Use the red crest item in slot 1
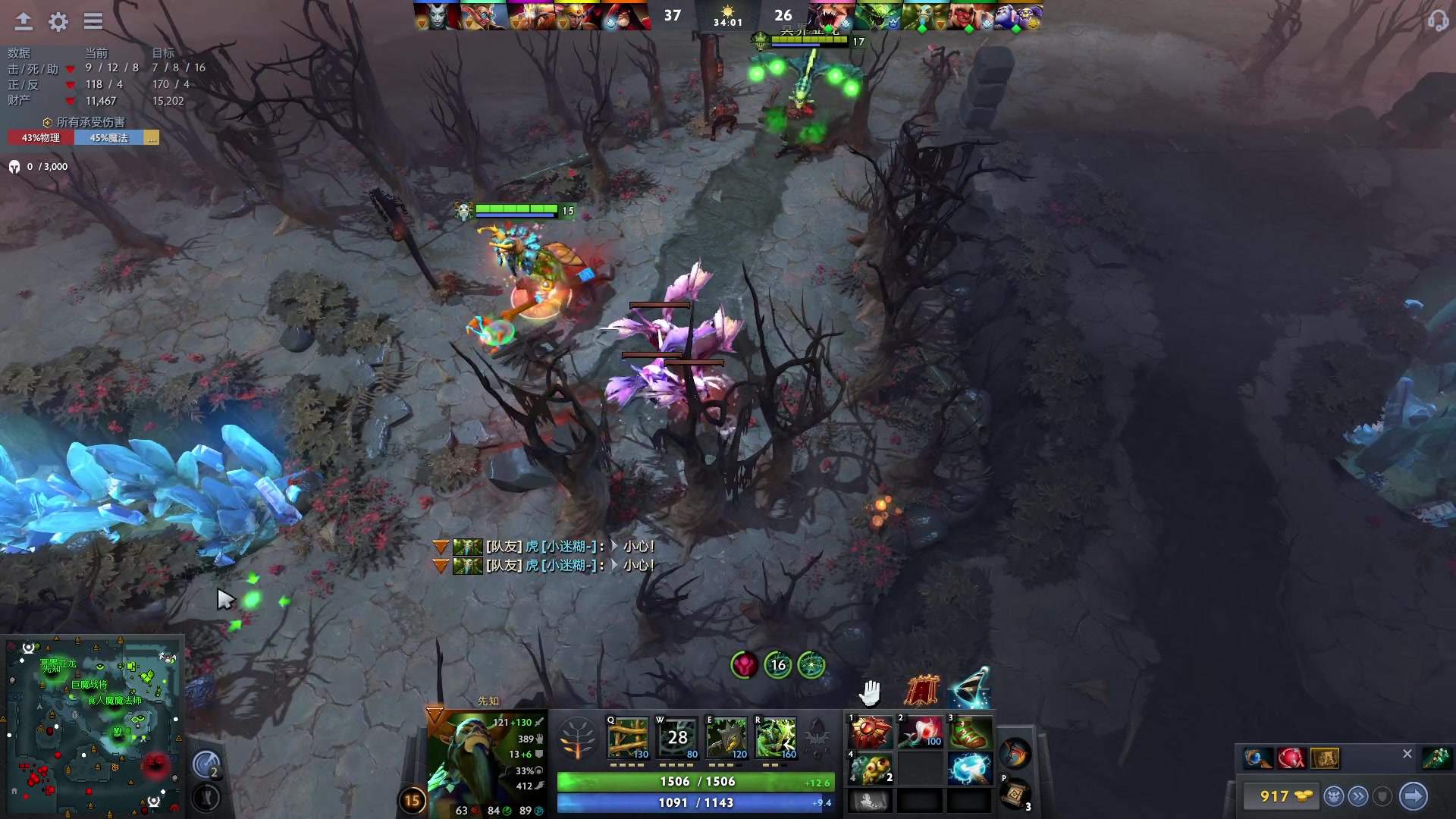This screenshot has height=819, width=1456. click(x=870, y=733)
